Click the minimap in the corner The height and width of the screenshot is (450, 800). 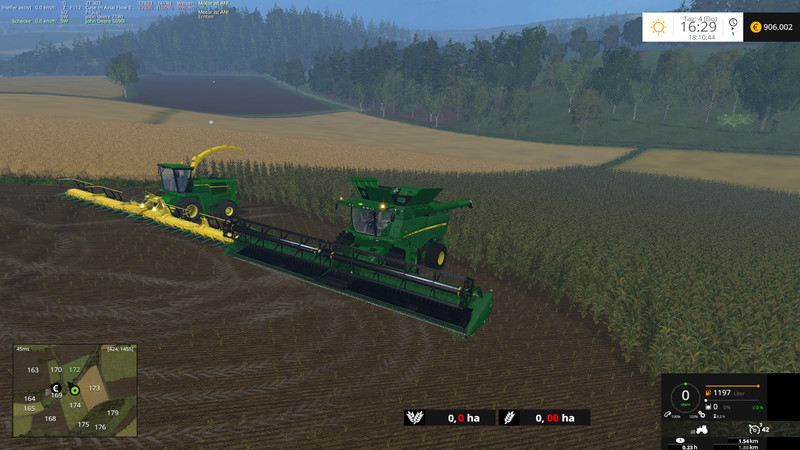(74, 390)
